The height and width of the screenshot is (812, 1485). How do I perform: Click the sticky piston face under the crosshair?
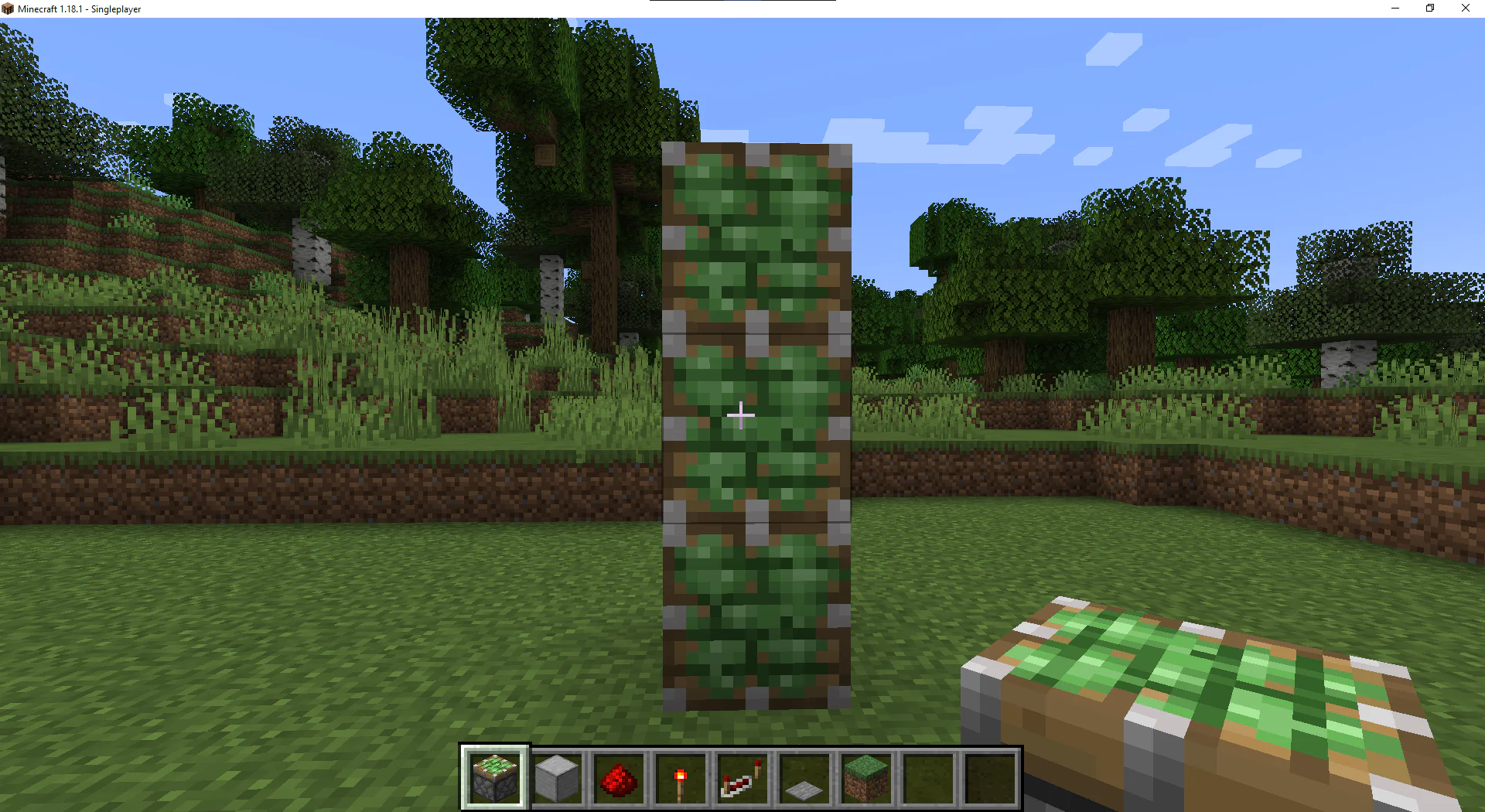(x=741, y=415)
